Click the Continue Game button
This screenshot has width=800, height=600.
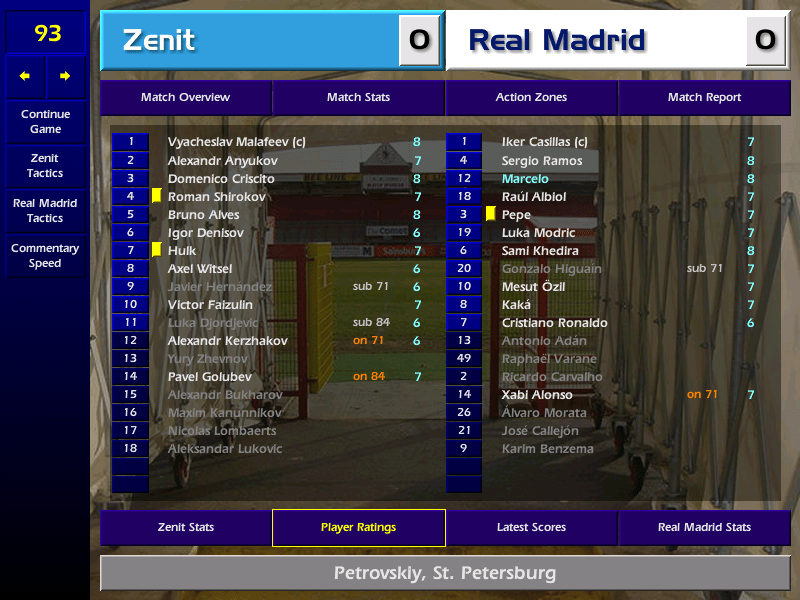click(x=45, y=122)
